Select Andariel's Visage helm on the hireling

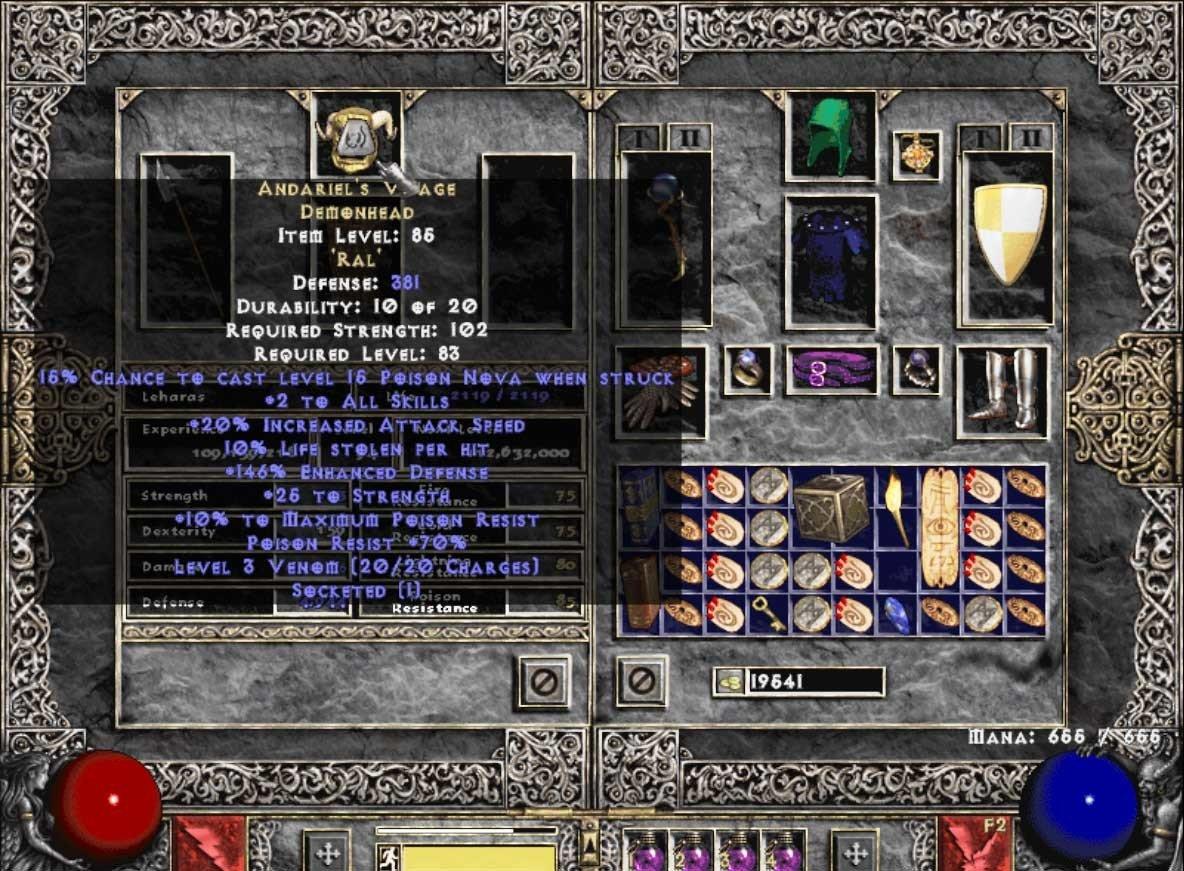click(x=357, y=135)
